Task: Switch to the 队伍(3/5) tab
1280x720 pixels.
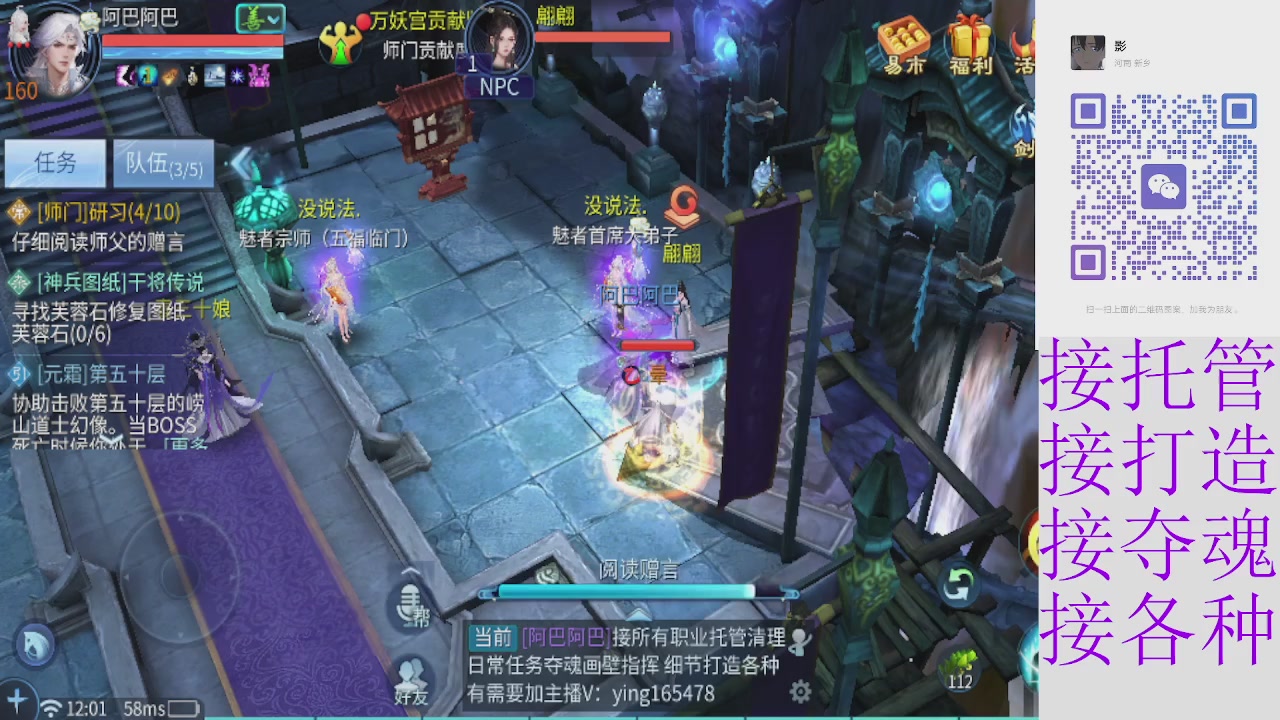Action: tap(163, 163)
